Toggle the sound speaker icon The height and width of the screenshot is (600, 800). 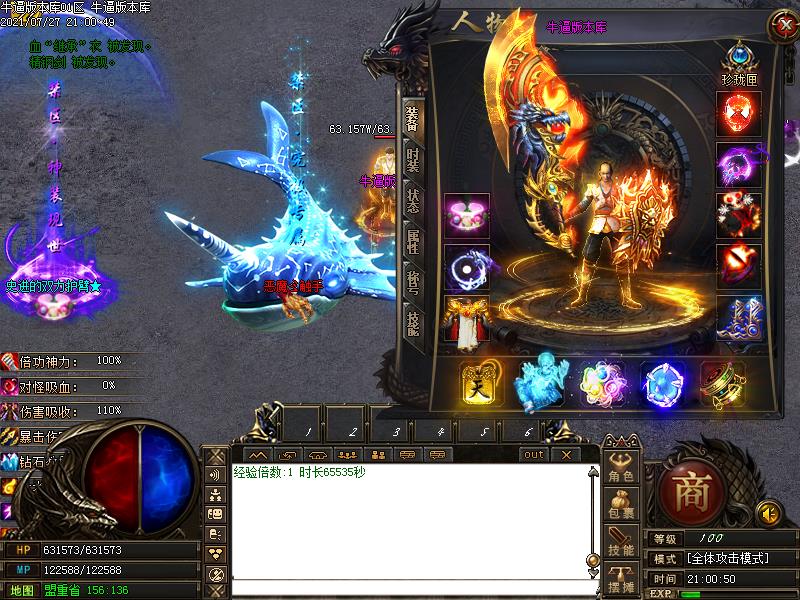point(768,514)
